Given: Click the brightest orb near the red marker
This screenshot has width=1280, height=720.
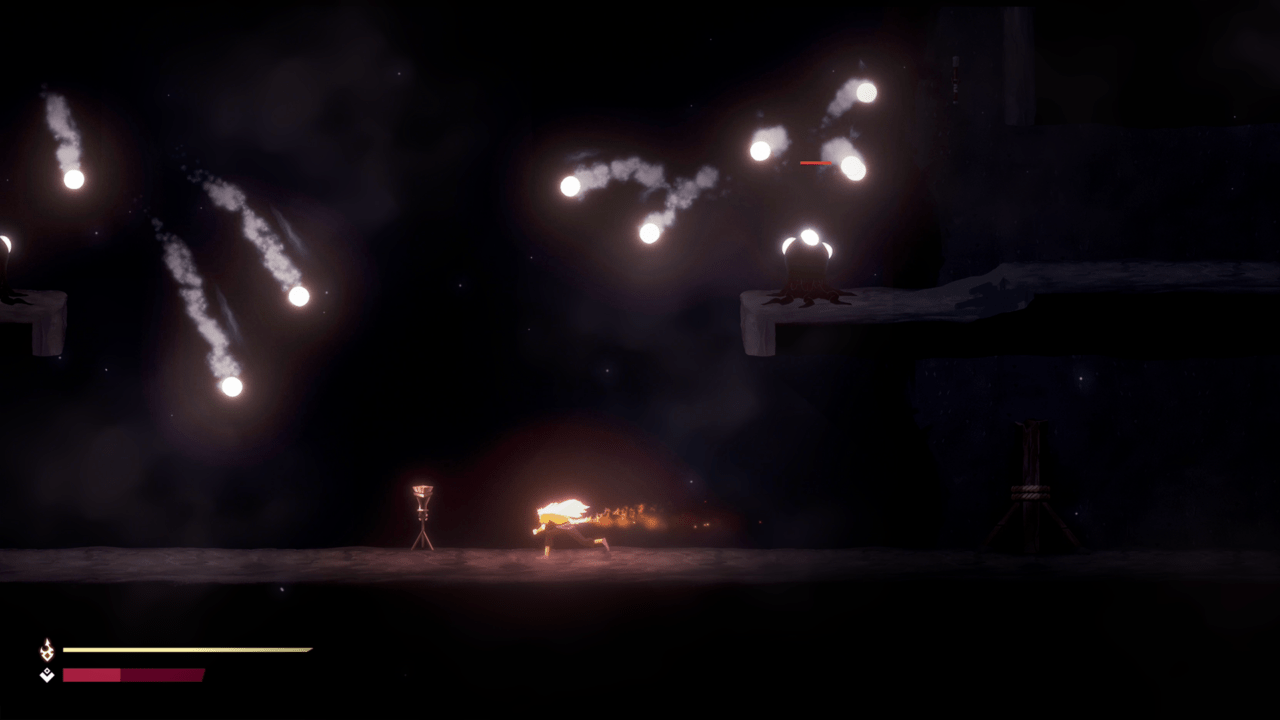Looking at the screenshot, I should tap(852, 168).
